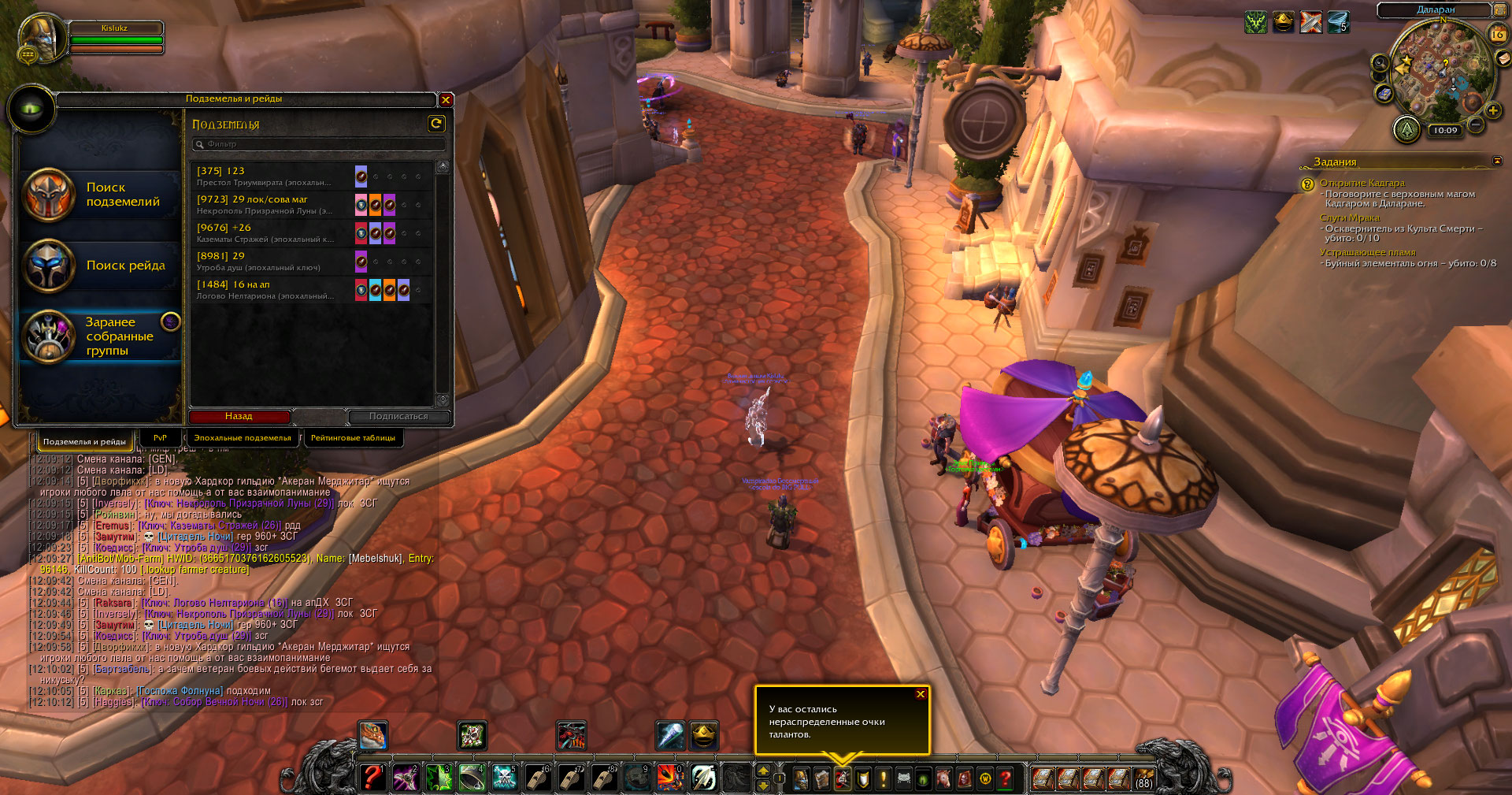This screenshot has height=795, width=1512.
Task: Open the backpack with 88 free slots
Action: click(1143, 779)
